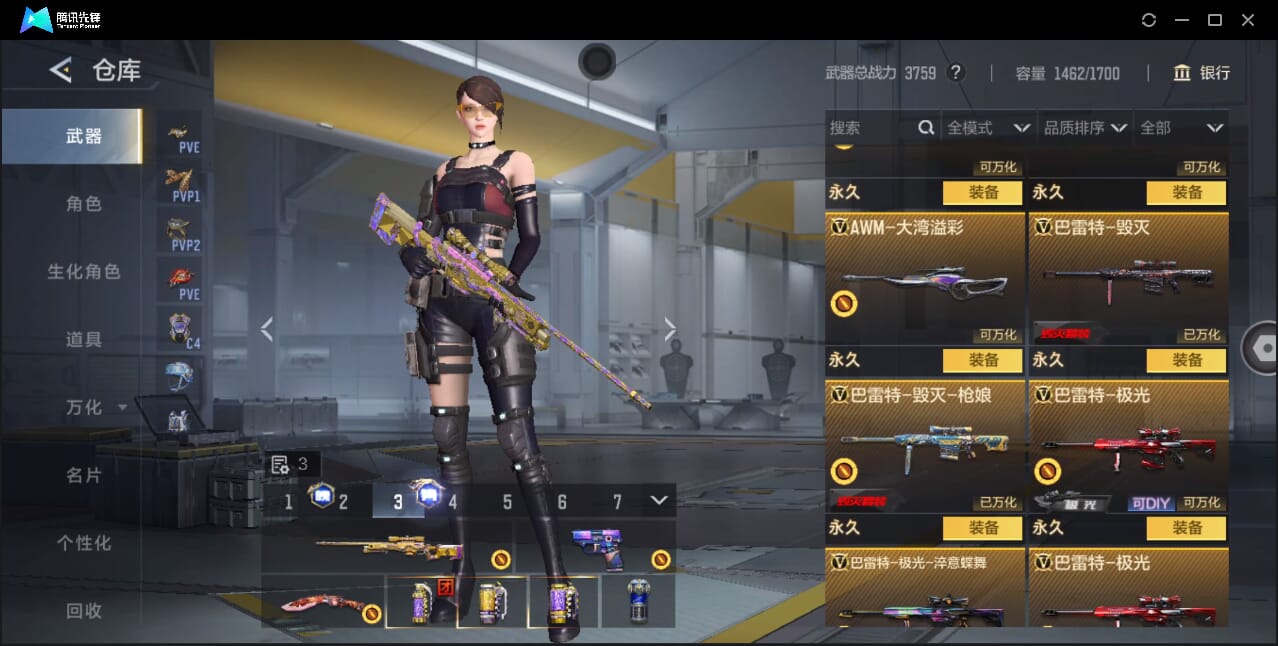Open the 品质排序 sort dropdown
Image resolution: width=1278 pixels, height=646 pixels.
point(1085,128)
